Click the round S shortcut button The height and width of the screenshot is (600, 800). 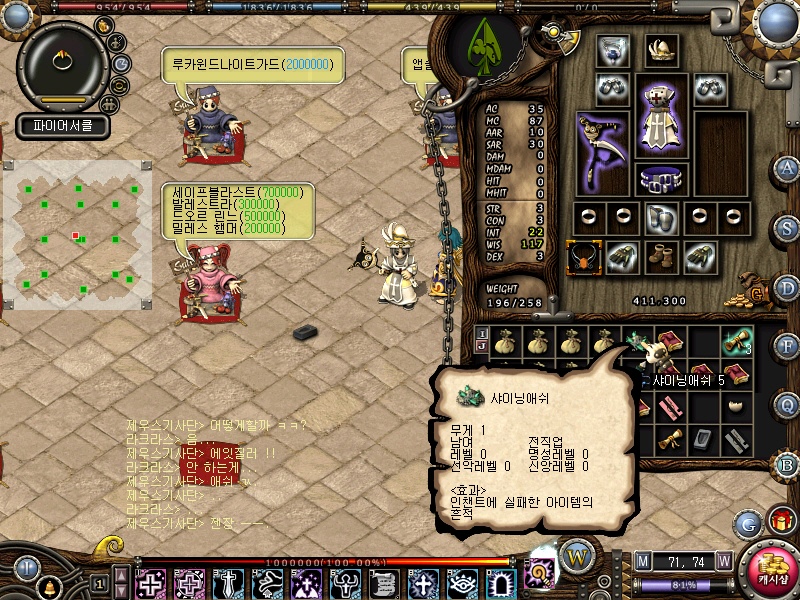pyautogui.click(x=787, y=227)
